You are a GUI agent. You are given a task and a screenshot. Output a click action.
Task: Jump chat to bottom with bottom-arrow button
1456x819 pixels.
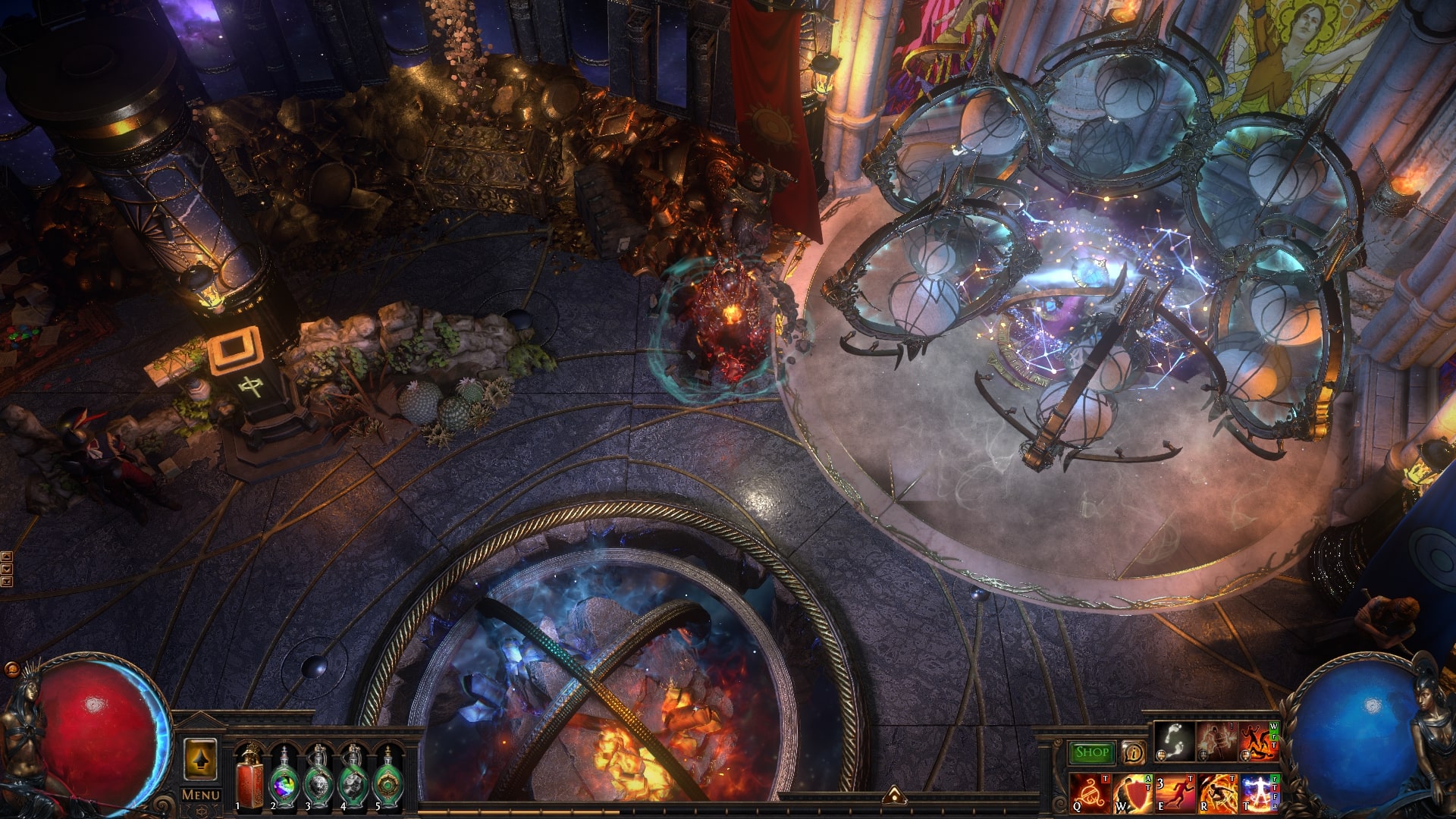tap(7, 582)
